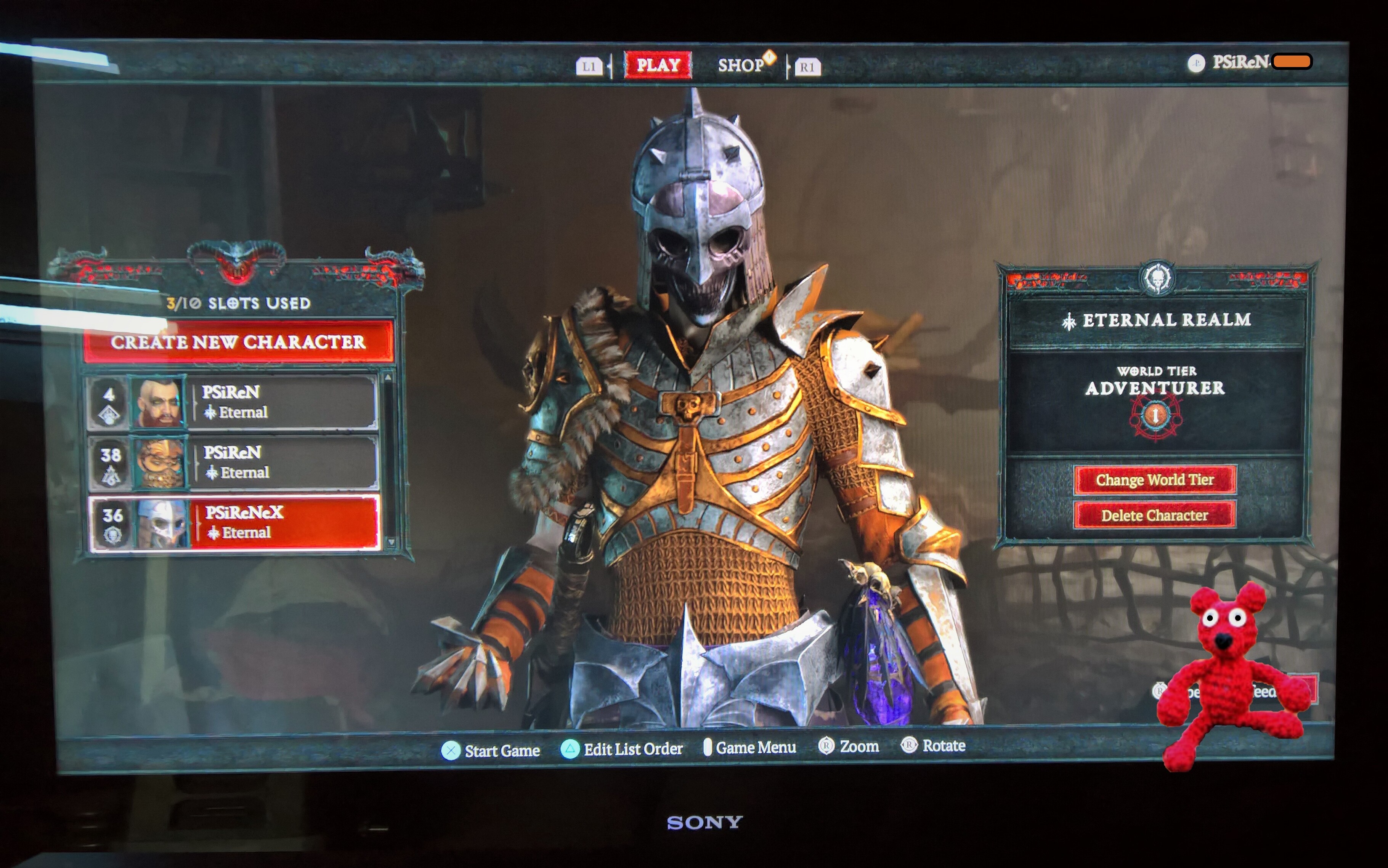Switch to the PLAY tab
Viewport: 1388px width, 868px height.
[658, 65]
